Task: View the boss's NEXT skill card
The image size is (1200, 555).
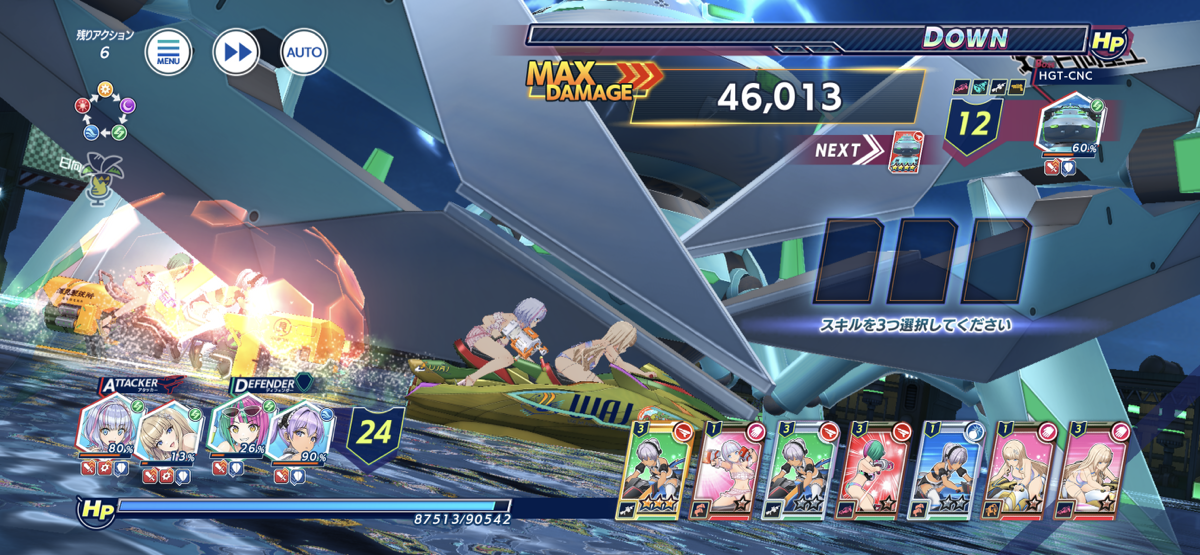Action: coord(905,149)
